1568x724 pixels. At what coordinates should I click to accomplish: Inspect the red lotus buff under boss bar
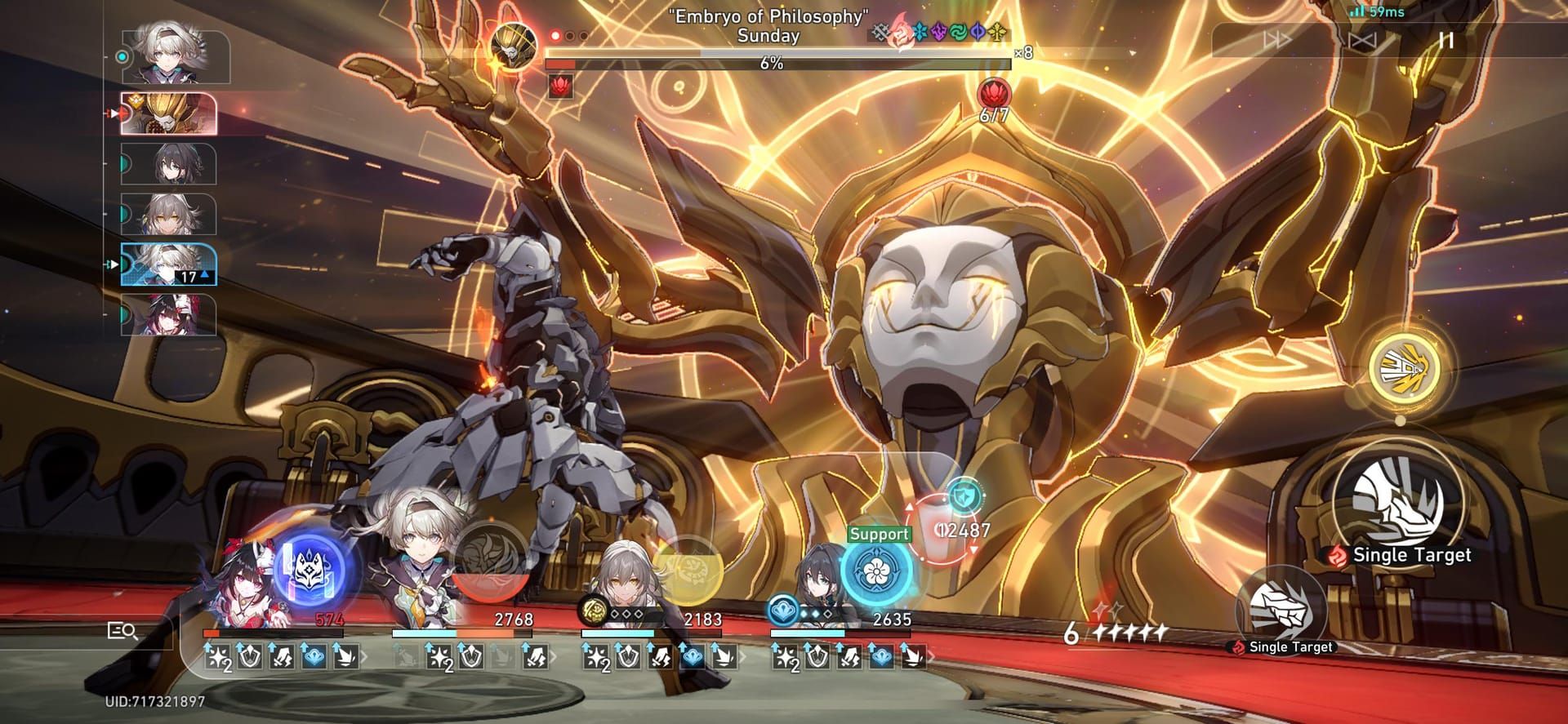[560, 85]
